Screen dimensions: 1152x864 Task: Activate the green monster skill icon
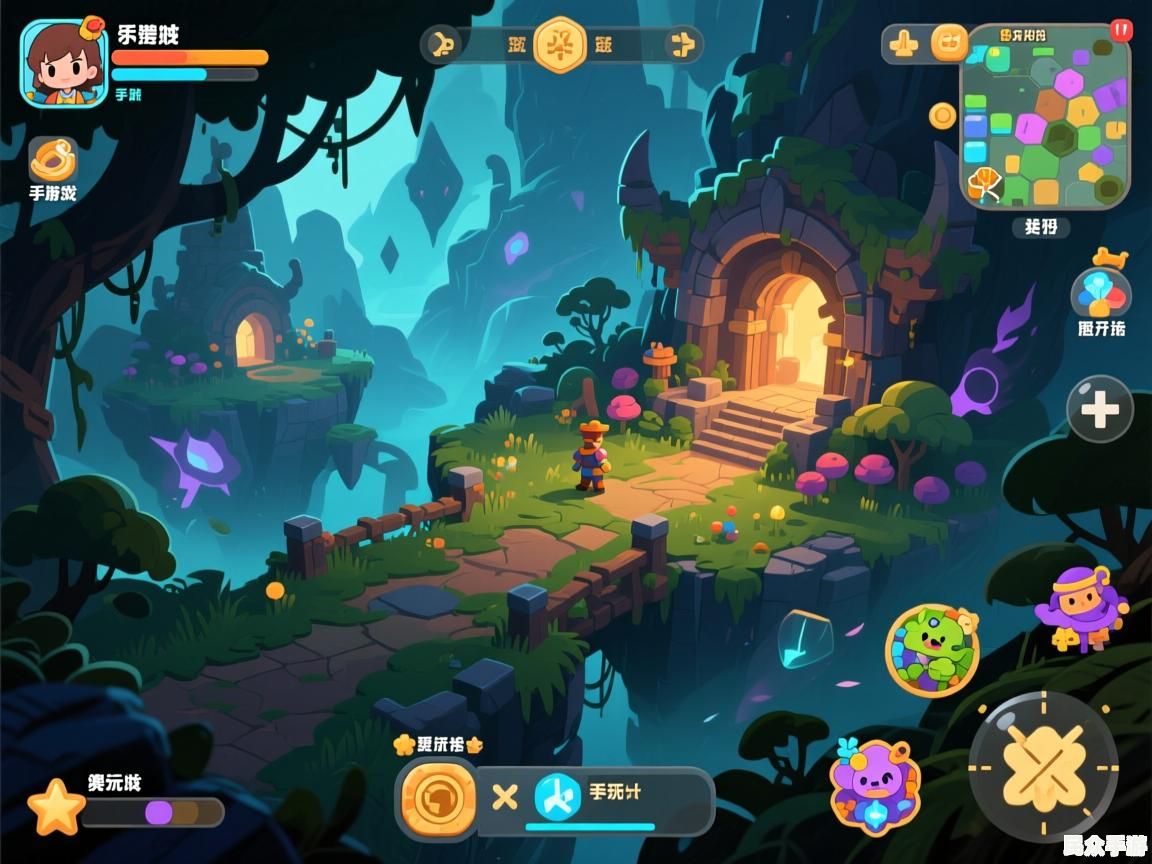tap(932, 650)
